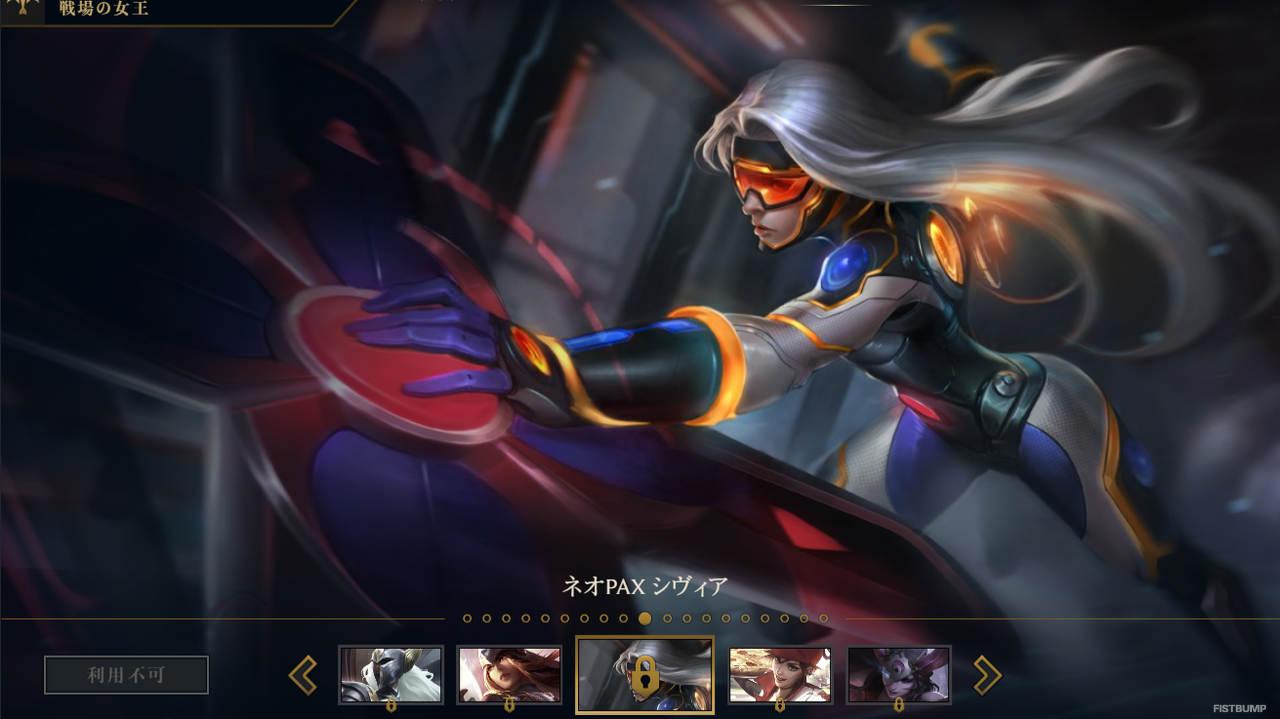Pick the red cap pizza delivery skin thumbnail
The image size is (1280, 719).
pyautogui.click(x=780, y=674)
